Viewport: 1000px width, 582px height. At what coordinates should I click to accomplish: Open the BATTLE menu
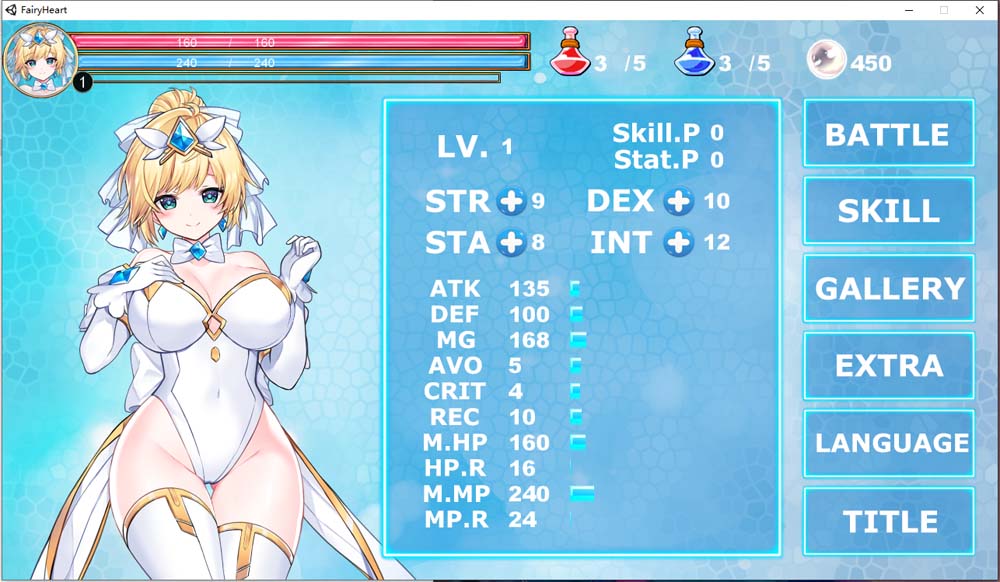(888, 134)
